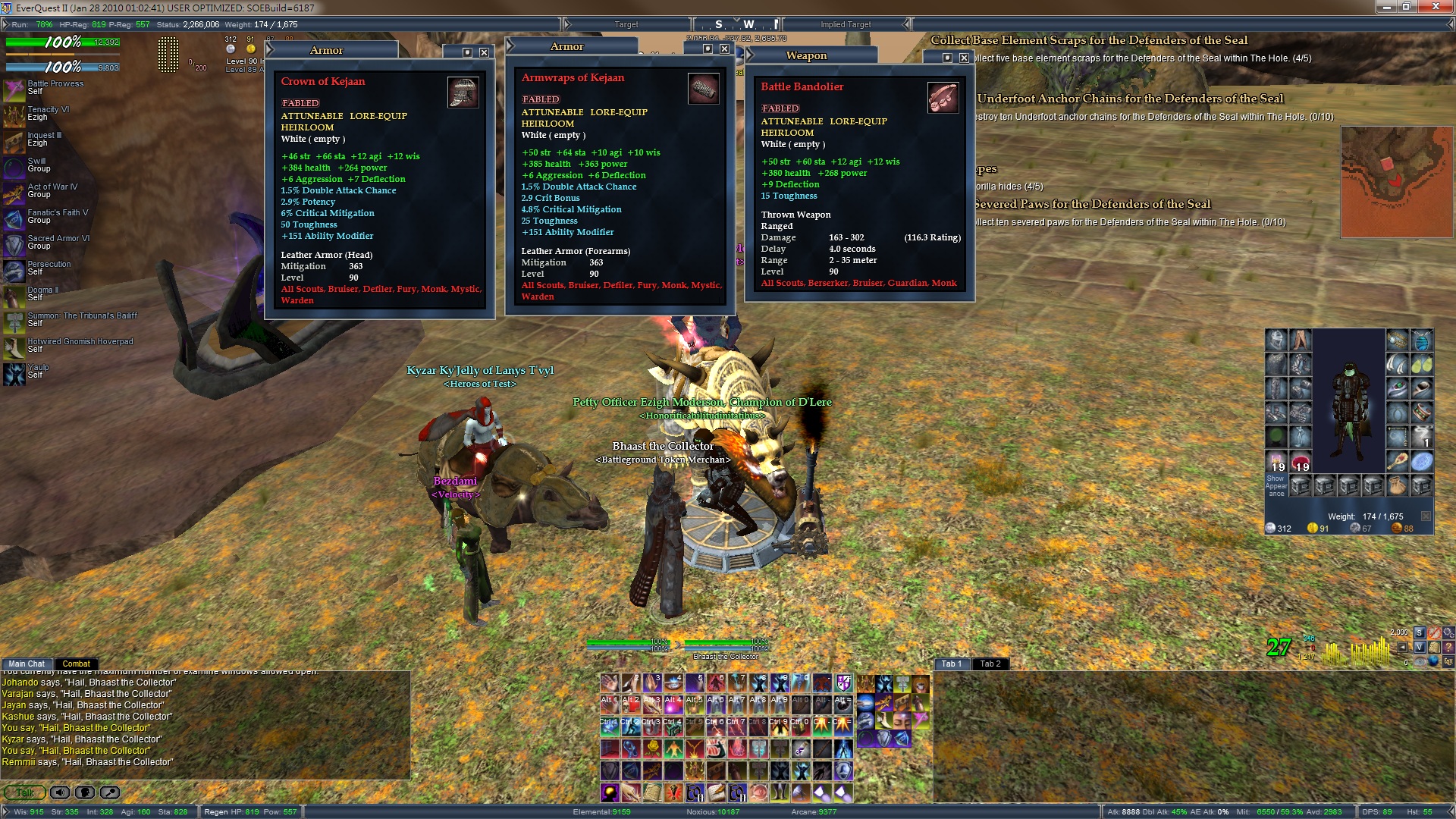This screenshot has height=819, width=1456.
Task: Click the Hotwired Gnomish Hoverpad effect icon
Action: click(x=14, y=346)
